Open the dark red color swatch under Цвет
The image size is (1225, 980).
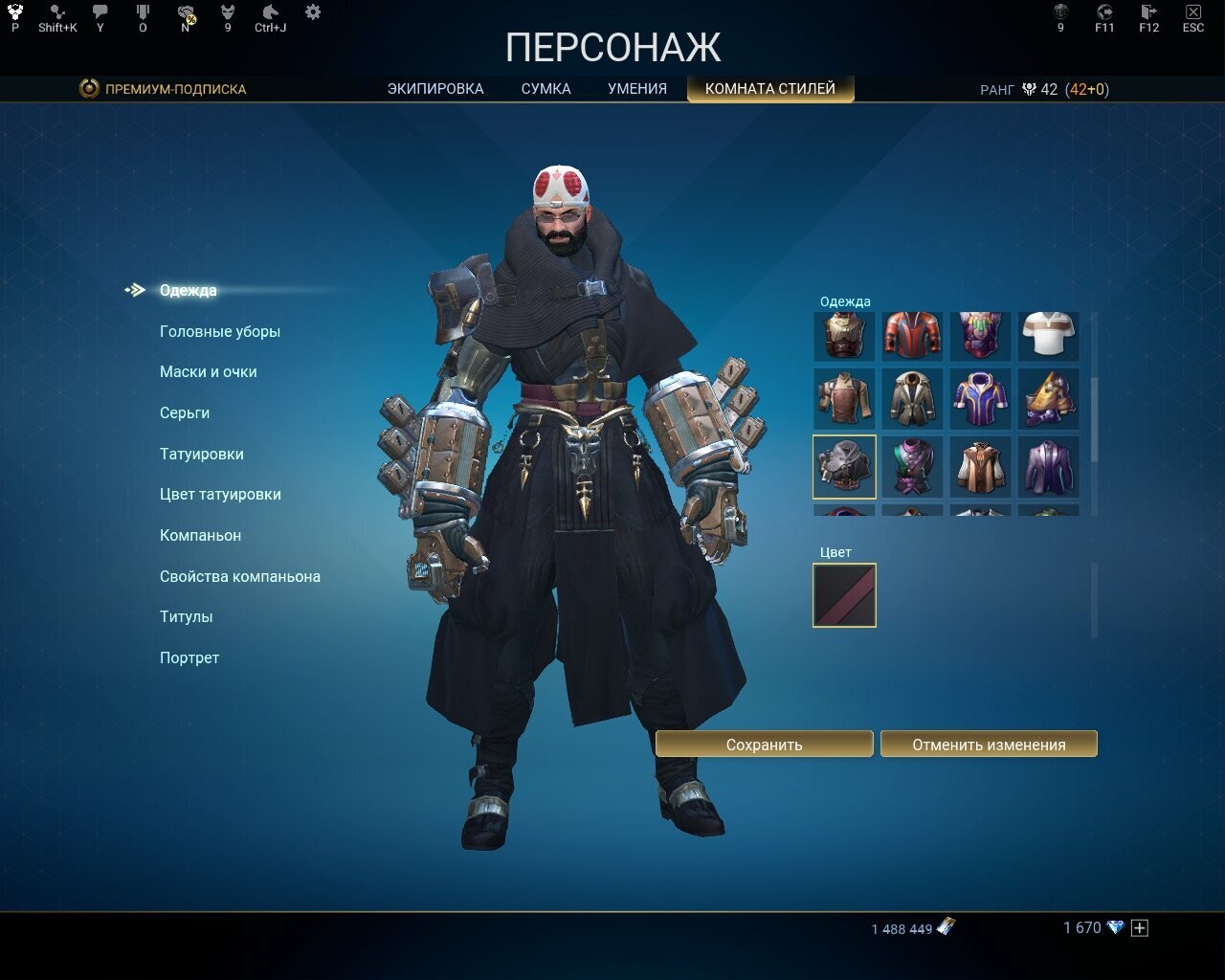pos(844,594)
